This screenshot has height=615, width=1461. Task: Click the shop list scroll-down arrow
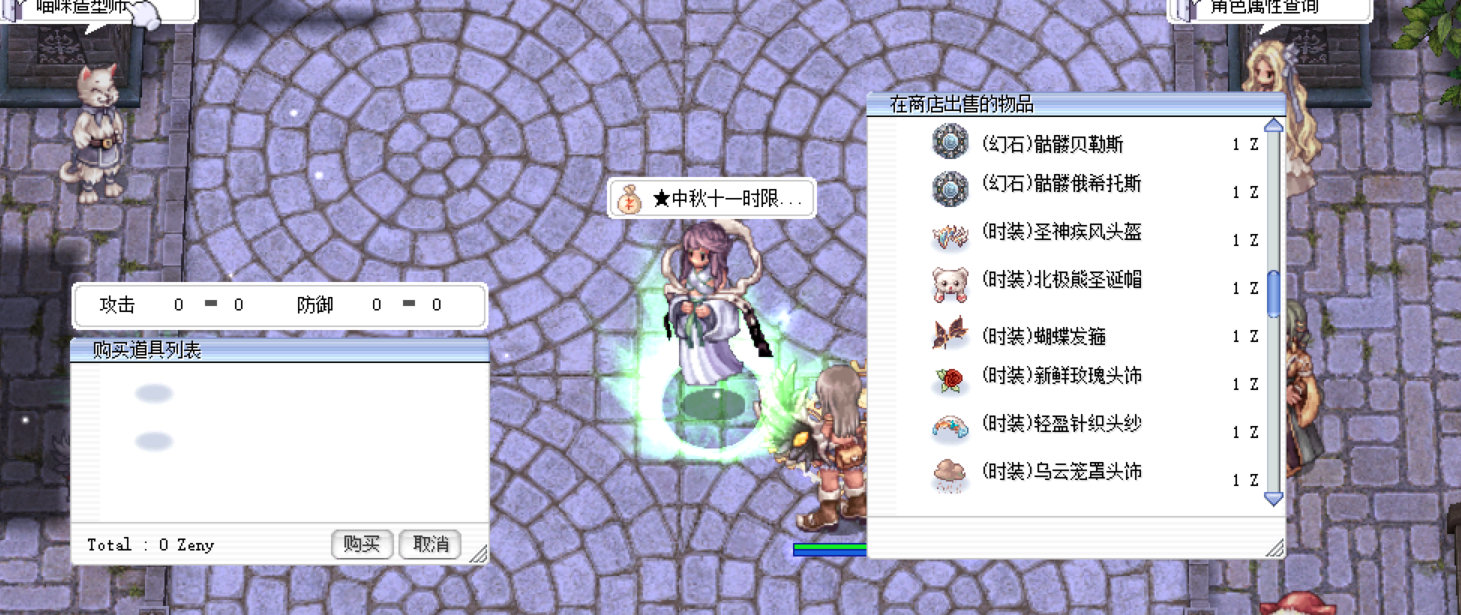(x=1273, y=498)
